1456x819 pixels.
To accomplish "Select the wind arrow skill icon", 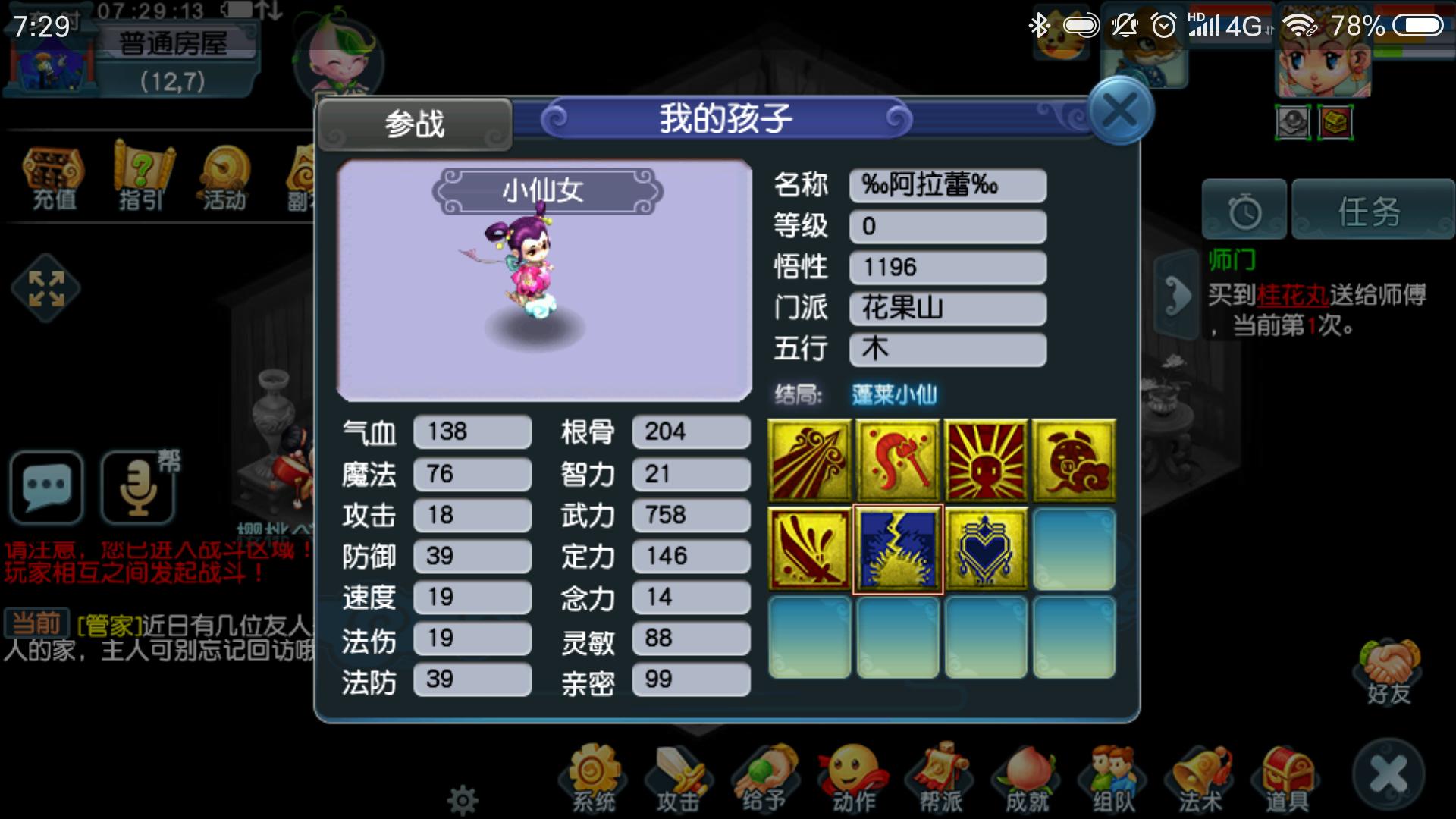I will [810, 460].
